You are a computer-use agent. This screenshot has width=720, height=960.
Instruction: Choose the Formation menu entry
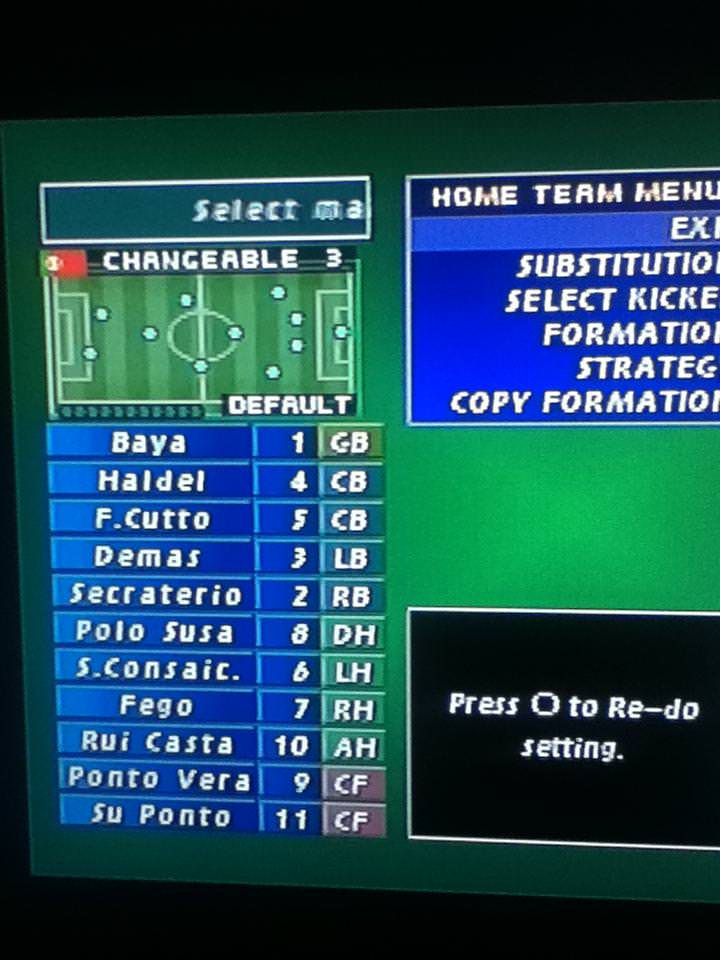click(x=630, y=334)
